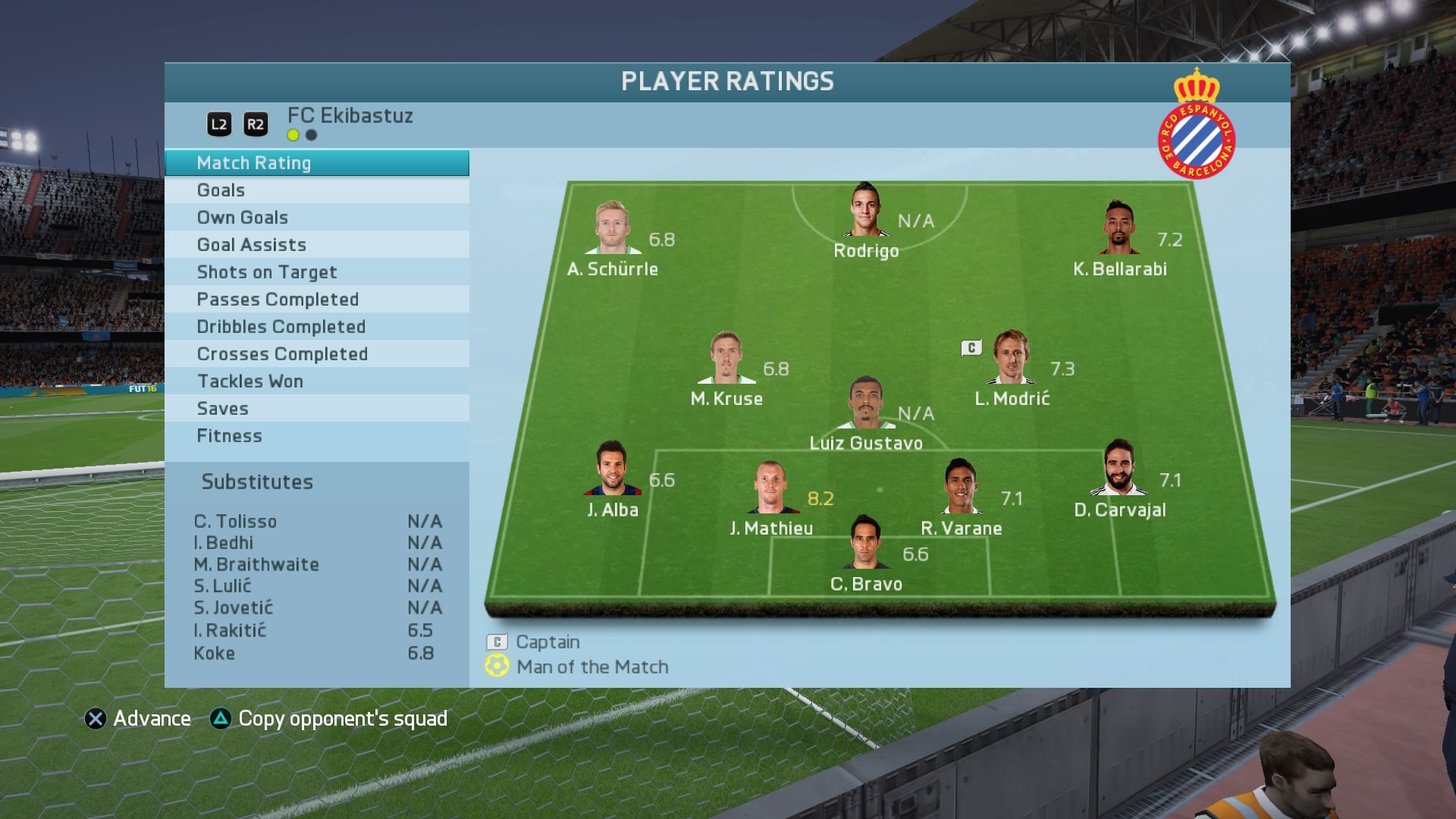Select J. Mathieu's player portrait
Viewport: 1456px width, 819px height.
pos(771,488)
